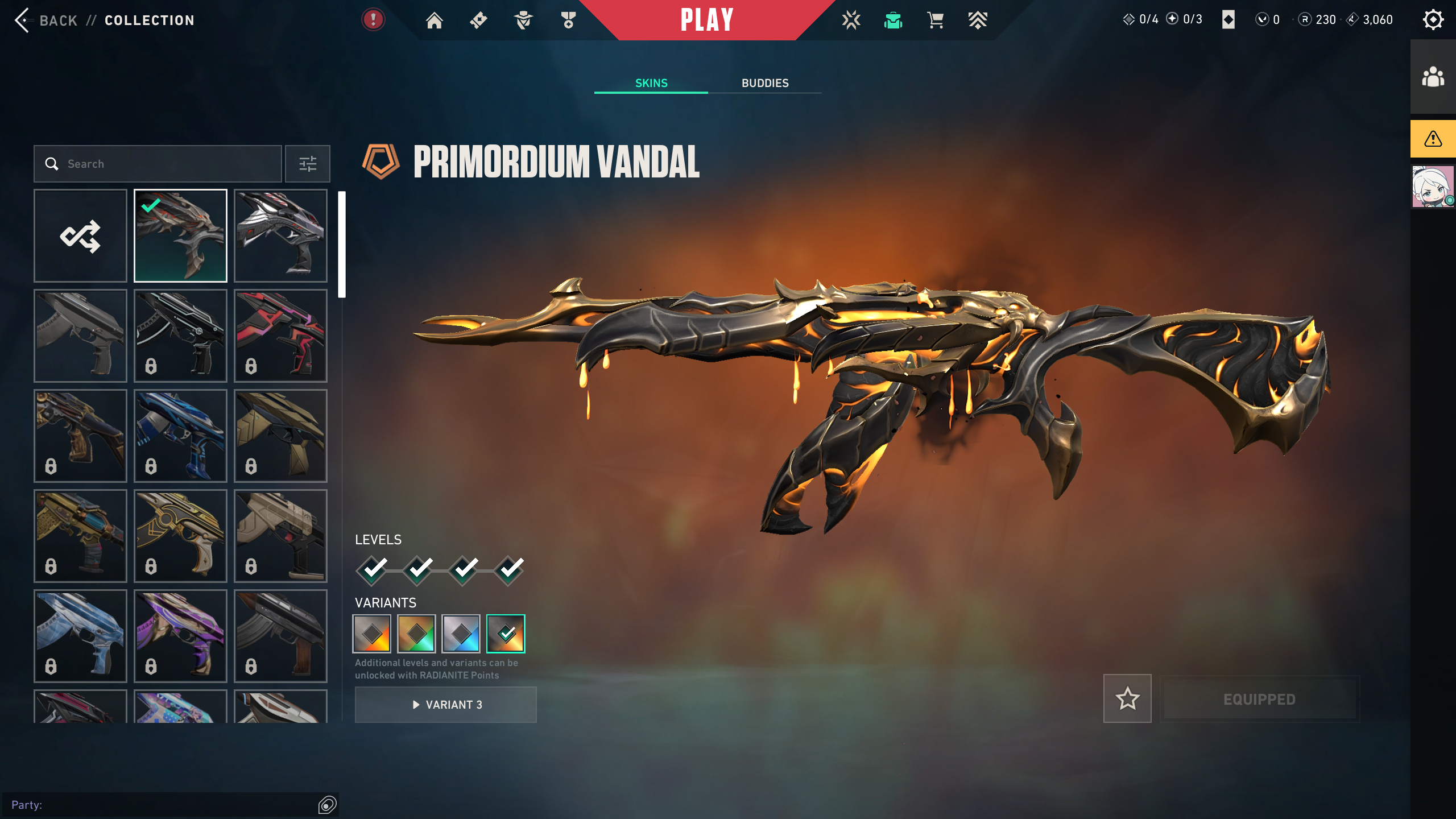Select the equipped Primordium Vandal thumbnail

click(180, 235)
